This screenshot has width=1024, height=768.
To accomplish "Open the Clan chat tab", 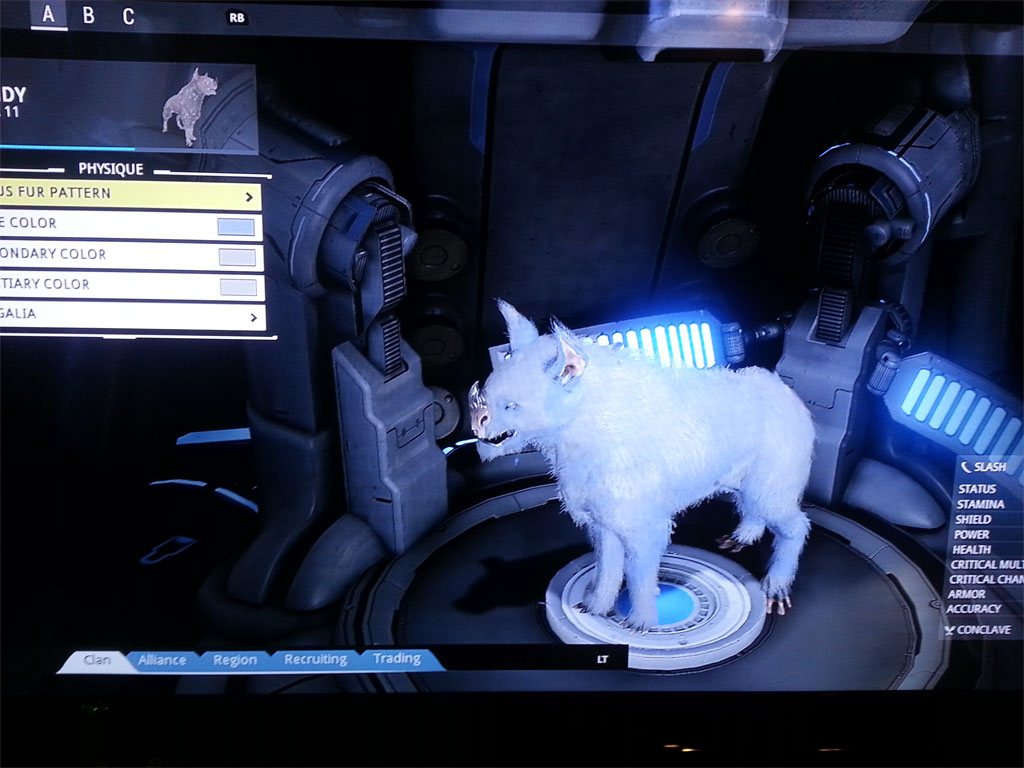I will click(96, 660).
